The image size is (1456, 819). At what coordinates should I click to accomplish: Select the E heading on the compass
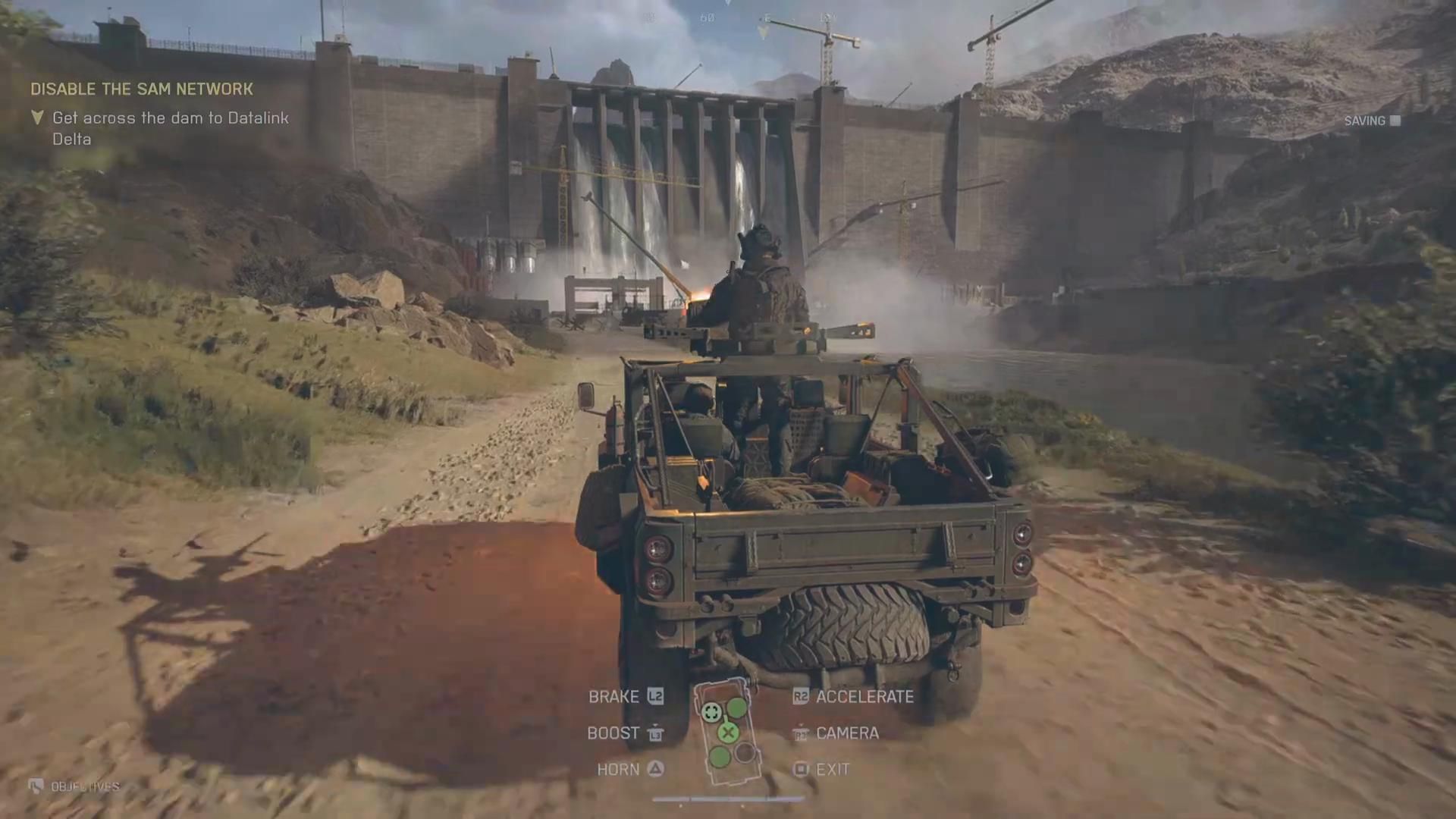(766, 17)
